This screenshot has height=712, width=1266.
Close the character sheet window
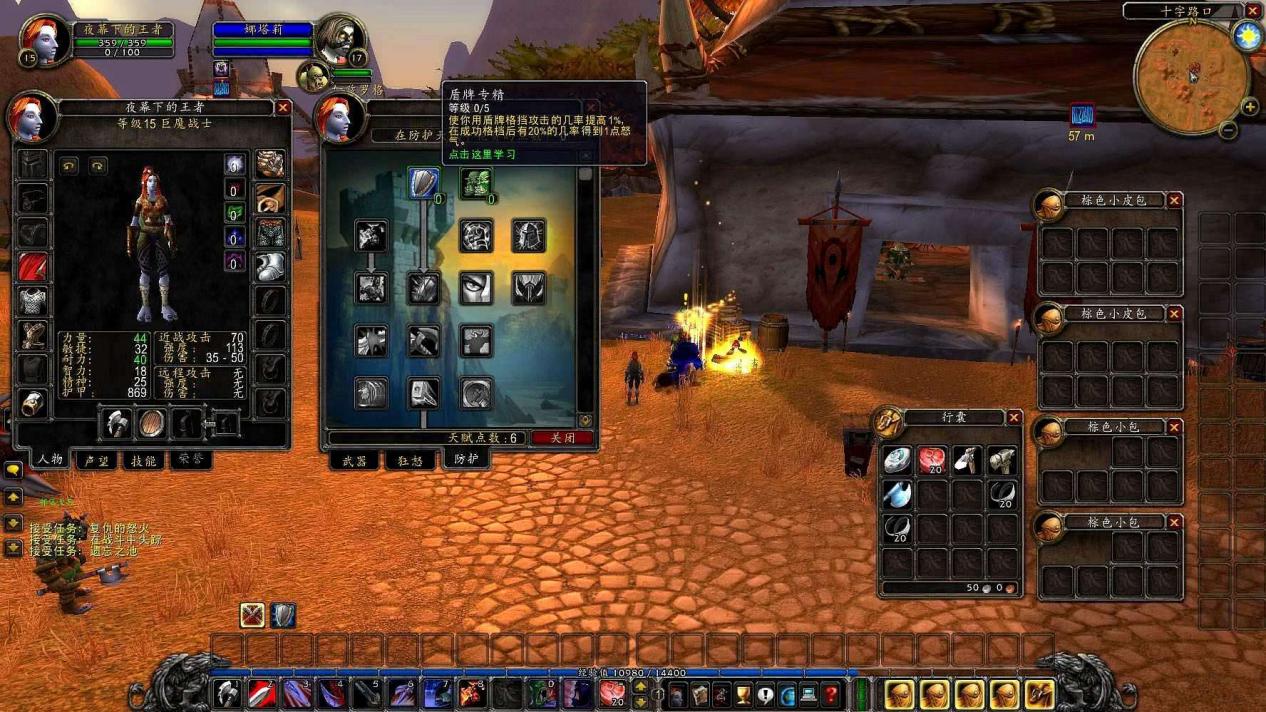tap(283, 107)
